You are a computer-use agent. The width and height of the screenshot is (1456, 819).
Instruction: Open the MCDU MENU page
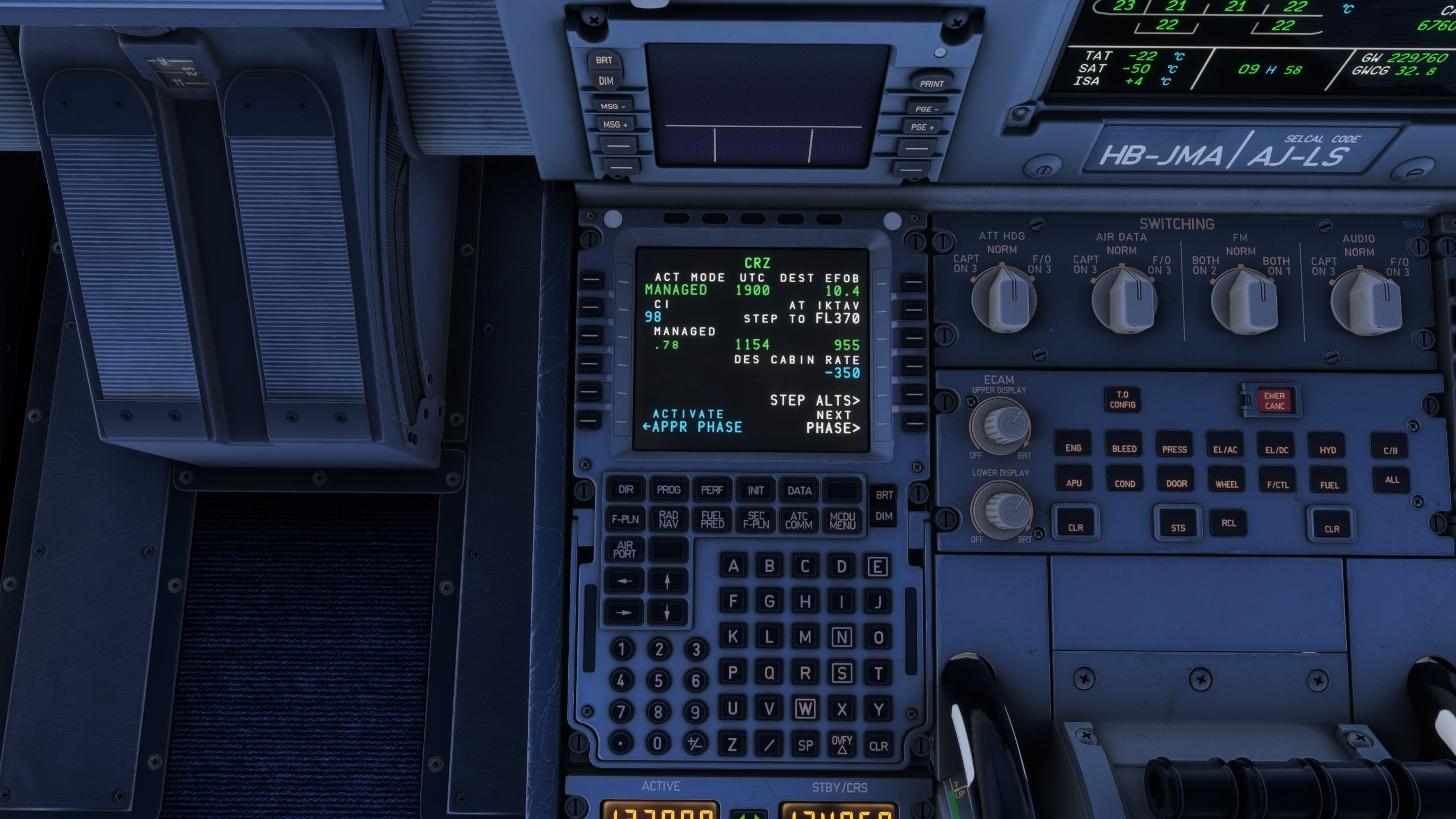(842, 520)
